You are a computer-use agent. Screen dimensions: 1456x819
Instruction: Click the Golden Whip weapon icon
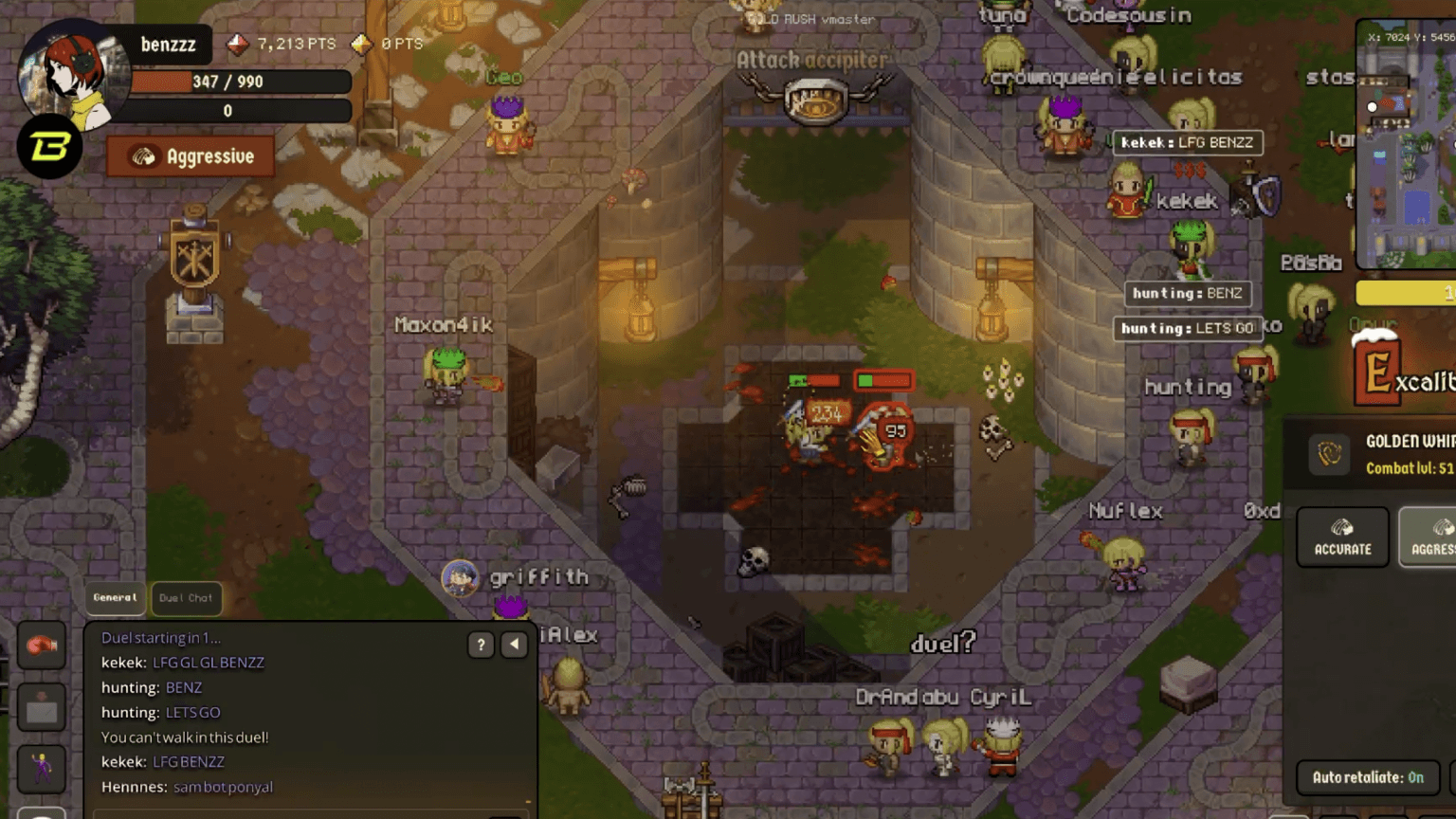coord(1329,454)
